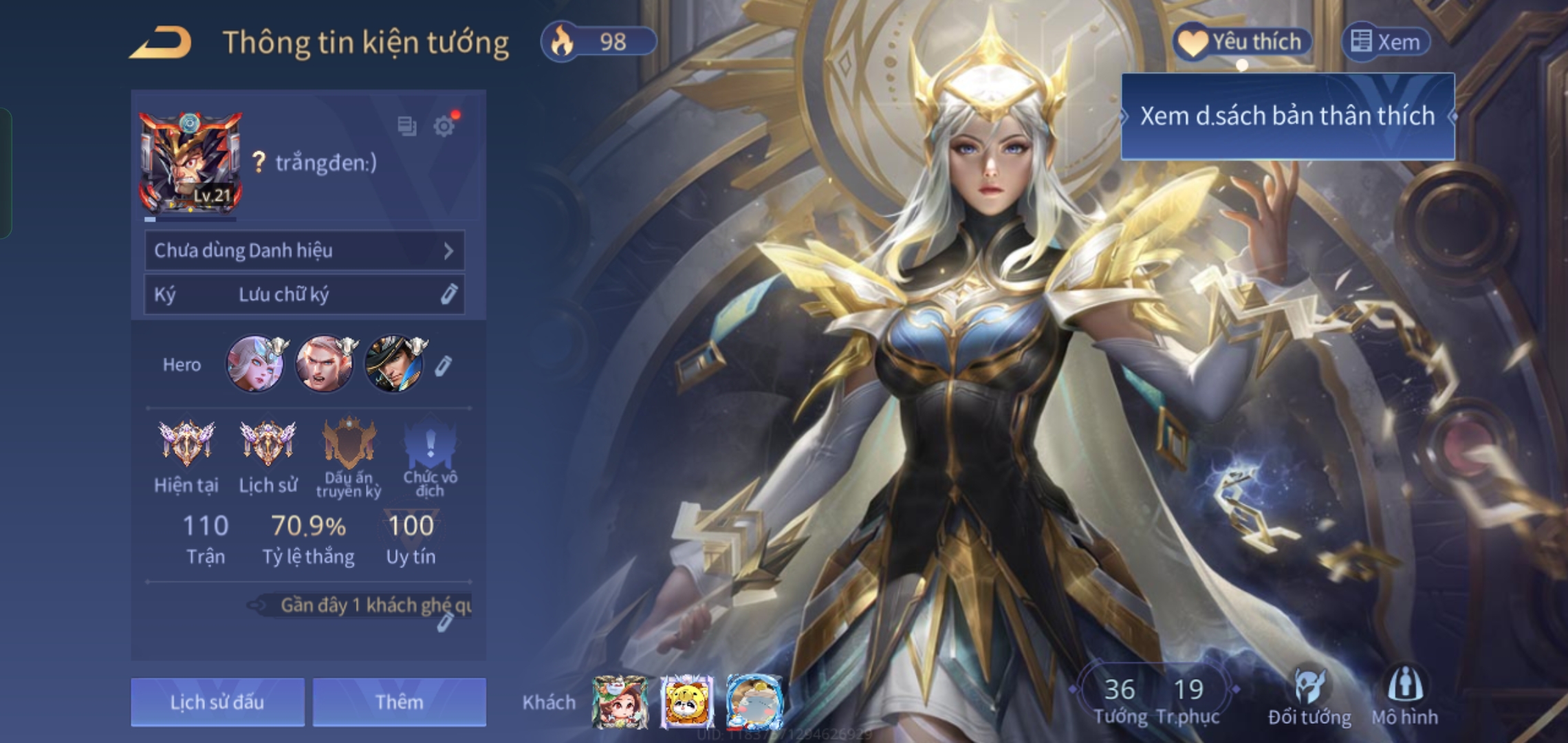This screenshot has height=743, width=1568.
Task: Edit the favorite Hero list pencil
Action: click(x=444, y=365)
